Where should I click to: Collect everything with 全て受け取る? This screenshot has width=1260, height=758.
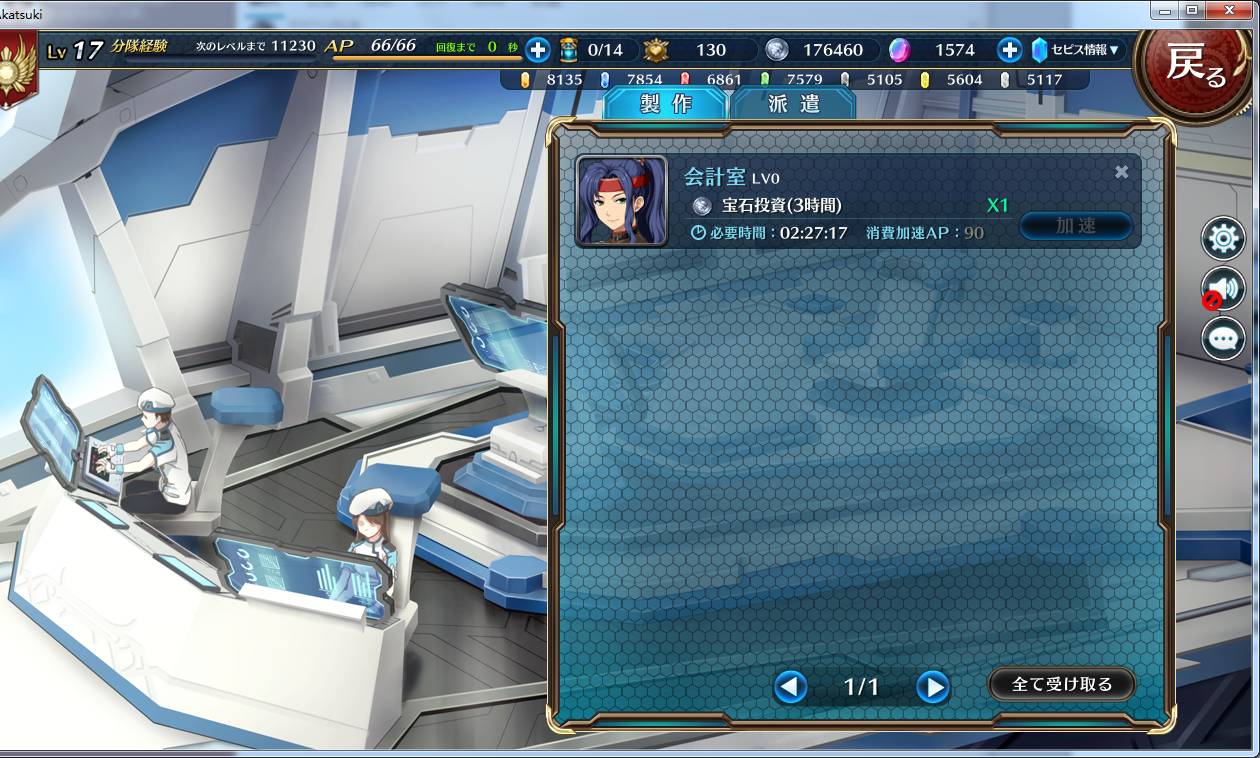(x=1062, y=684)
